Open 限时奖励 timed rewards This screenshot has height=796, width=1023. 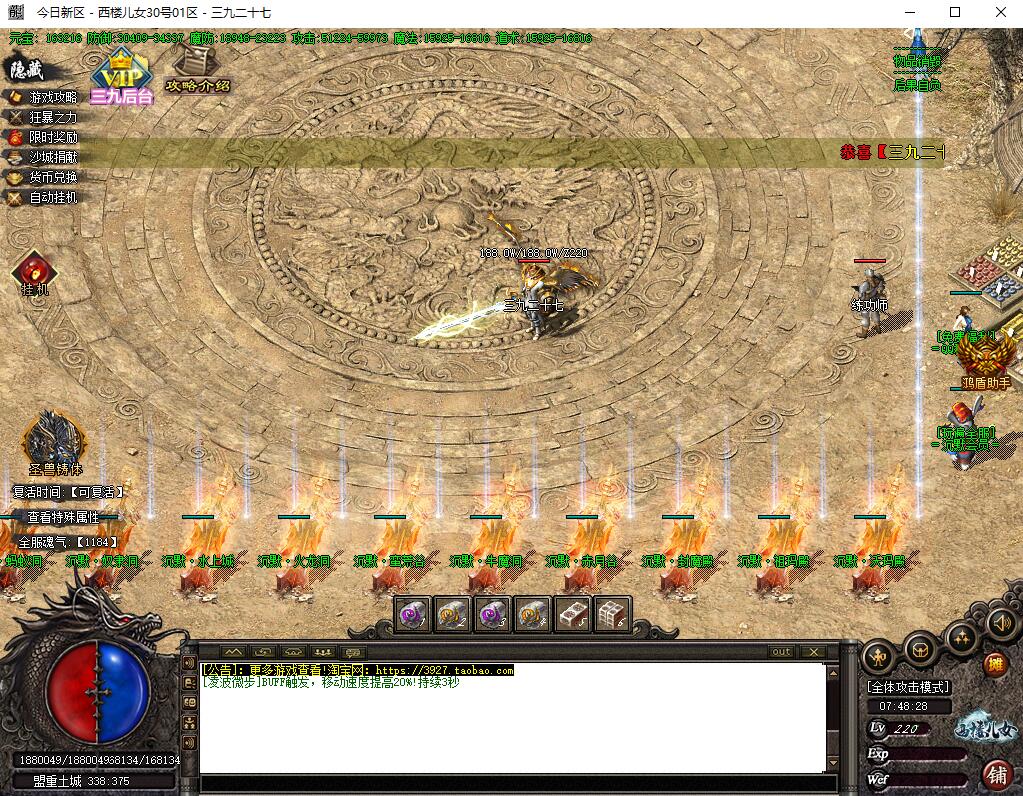52,137
